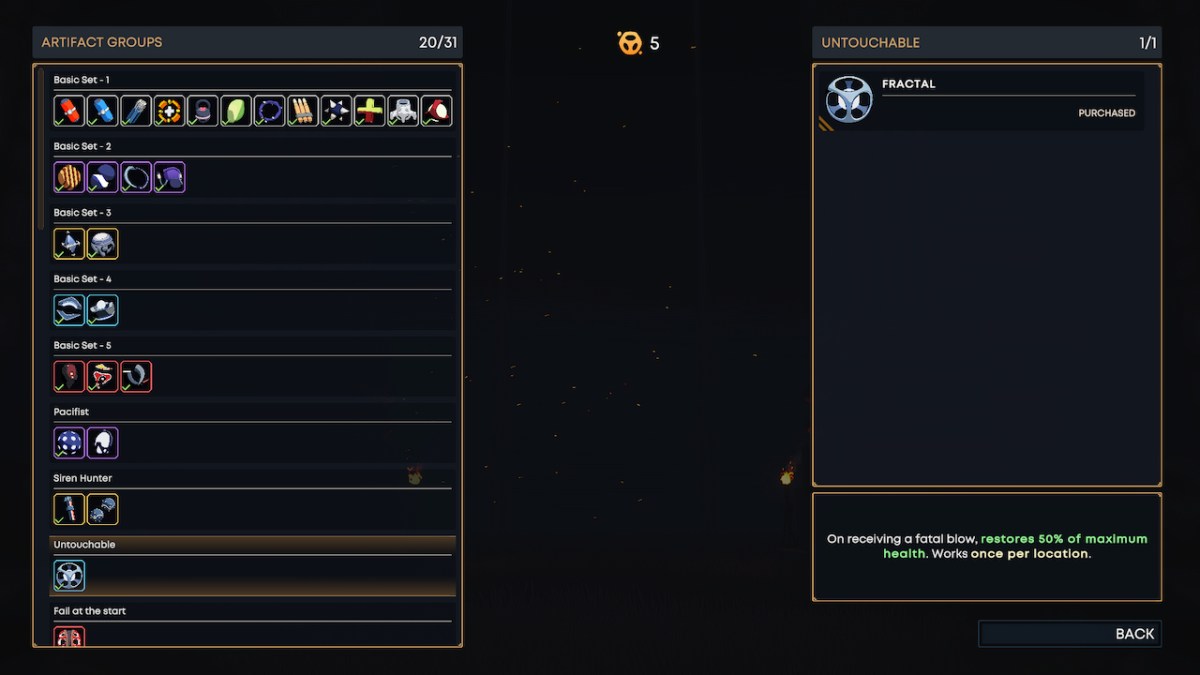Pick the blue capsule artifact icon
The width and height of the screenshot is (1200, 675).
coord(102,110)
